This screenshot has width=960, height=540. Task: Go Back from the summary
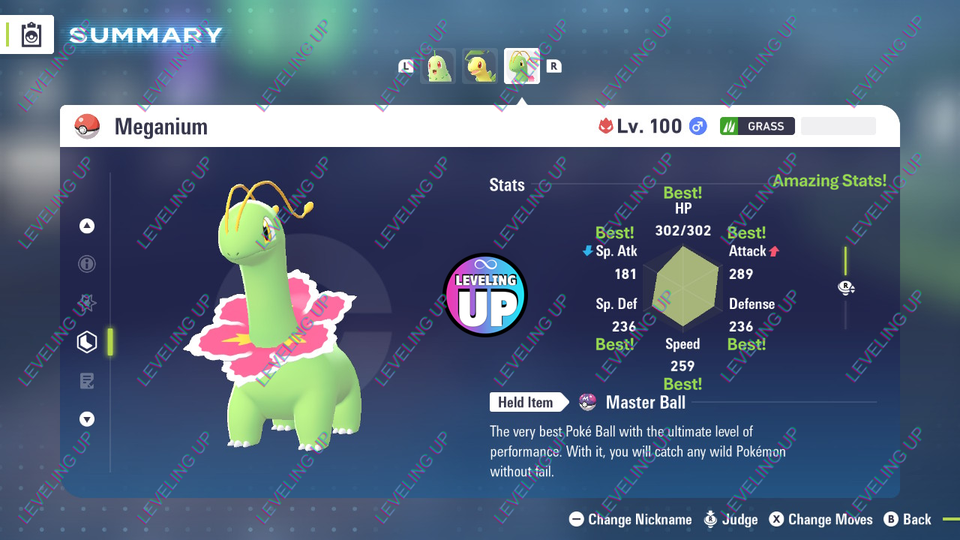coord(907,519)
